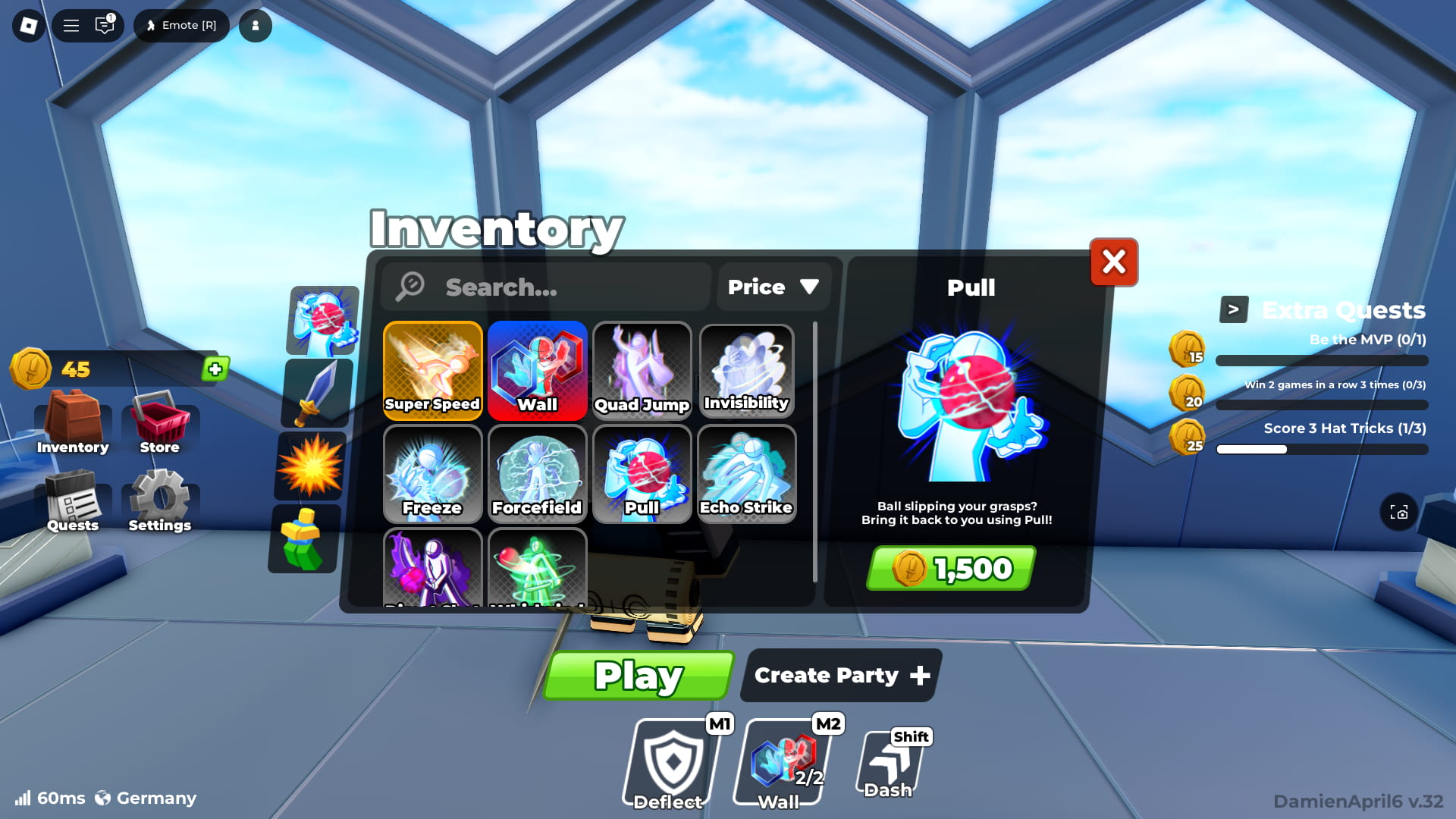Select the Quad Jump ability
Screen dimensions: 1456x819
642,371
